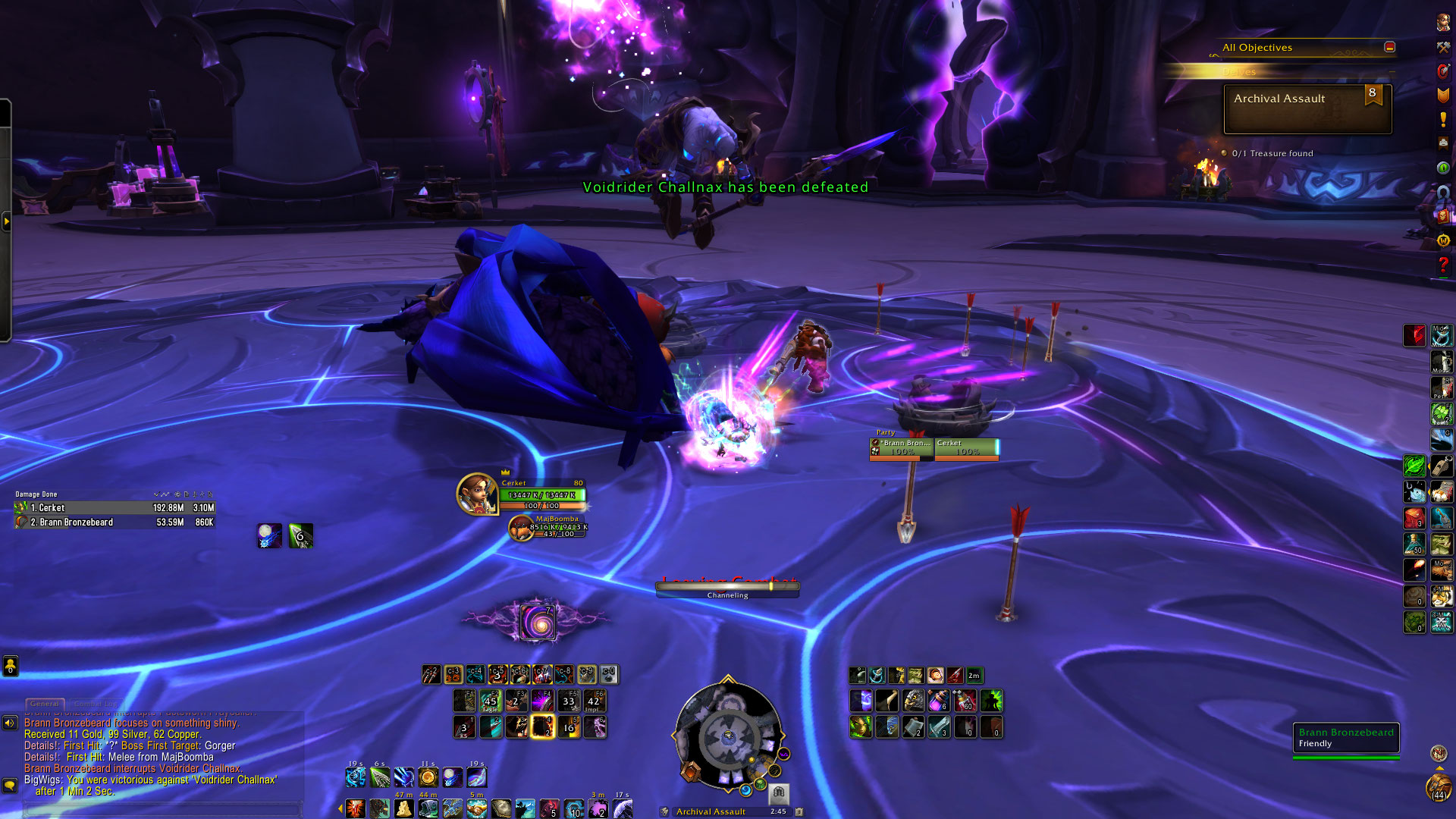Select the Cerket row in damage meter
Viewport: 1456px width, 819px height.
click(114, 507)
